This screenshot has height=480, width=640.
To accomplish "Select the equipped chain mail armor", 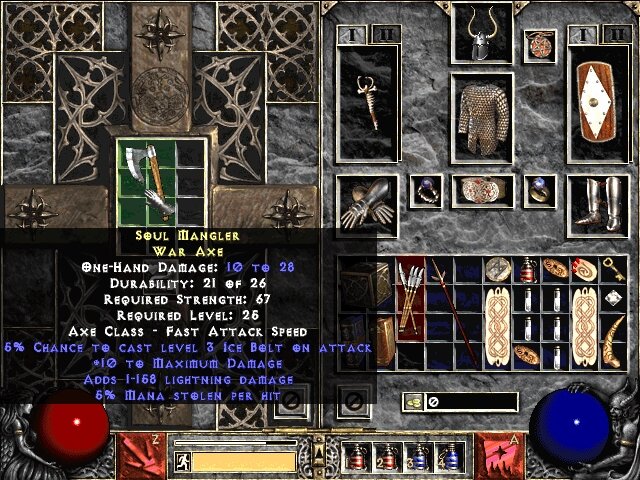I will pos(481,120).
